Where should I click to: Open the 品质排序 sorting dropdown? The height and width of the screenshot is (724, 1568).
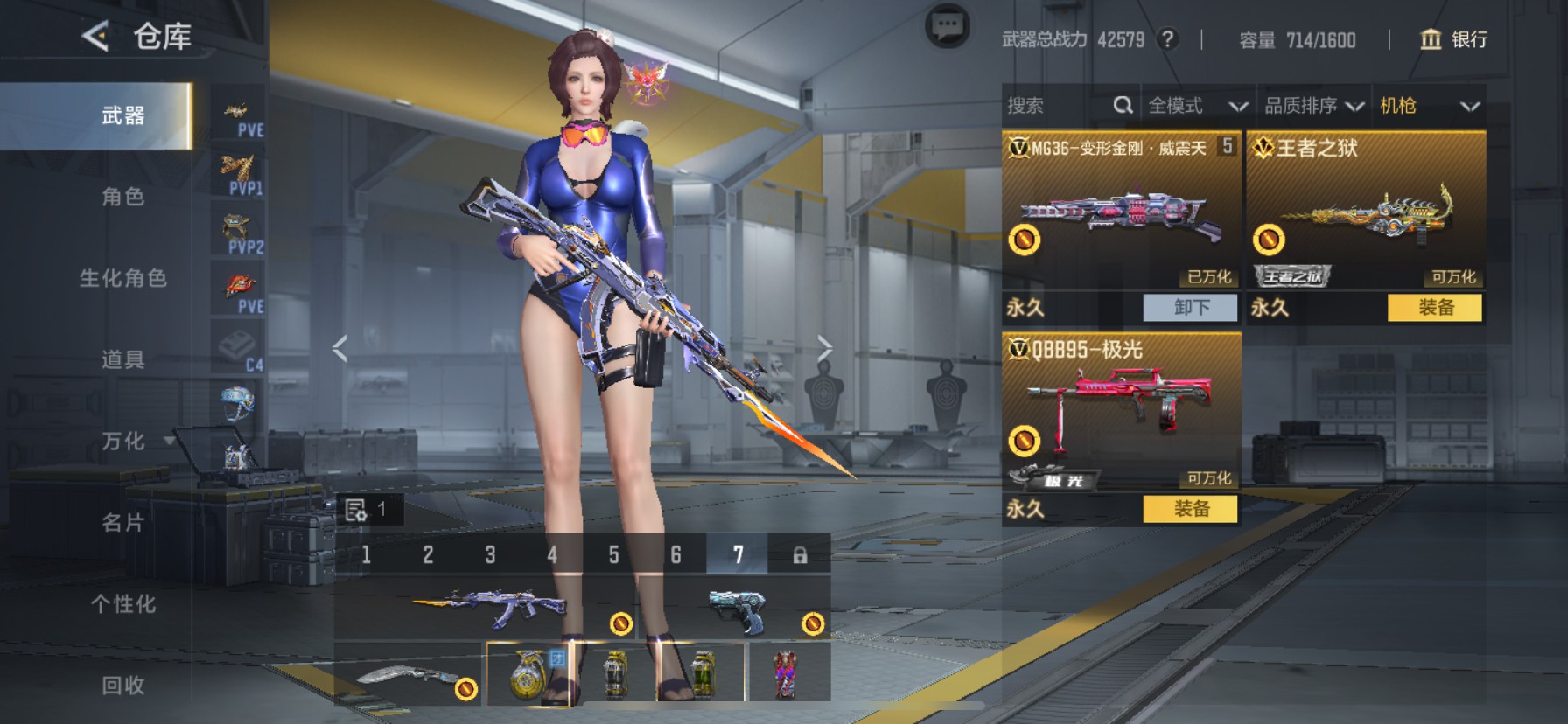click(x=1313, y=106)
